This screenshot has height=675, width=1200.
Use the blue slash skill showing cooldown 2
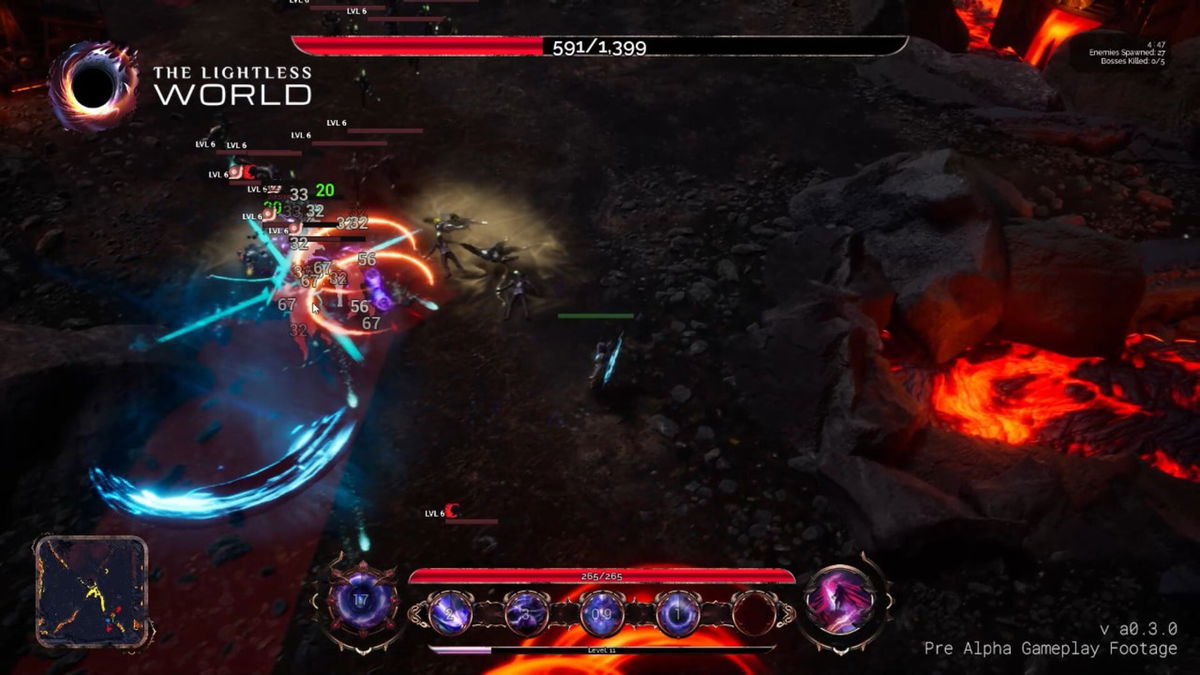tap(451, 613)
